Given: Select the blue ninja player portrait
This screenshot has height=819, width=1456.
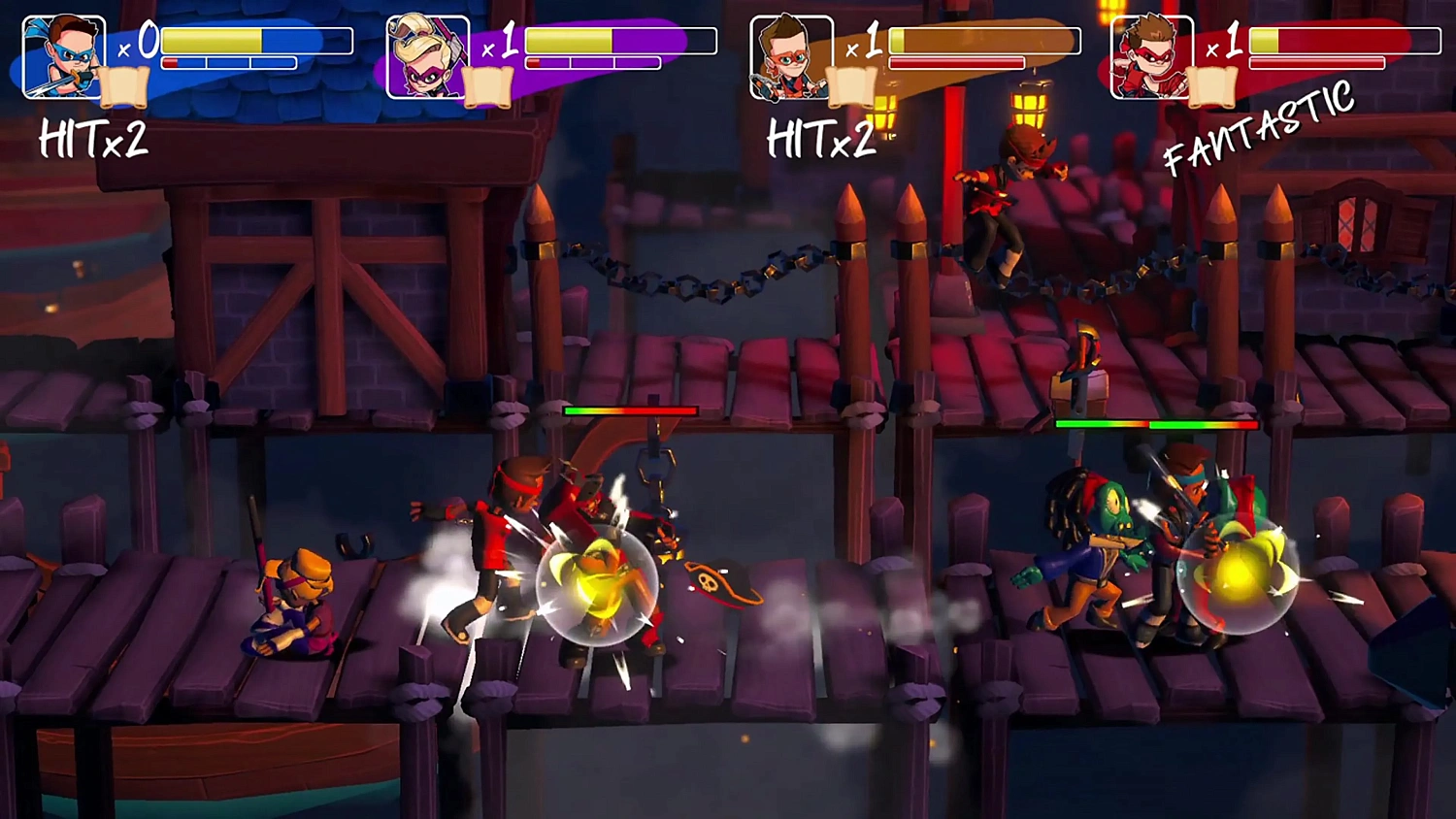Looking at the screenshot, I should 63,56.
